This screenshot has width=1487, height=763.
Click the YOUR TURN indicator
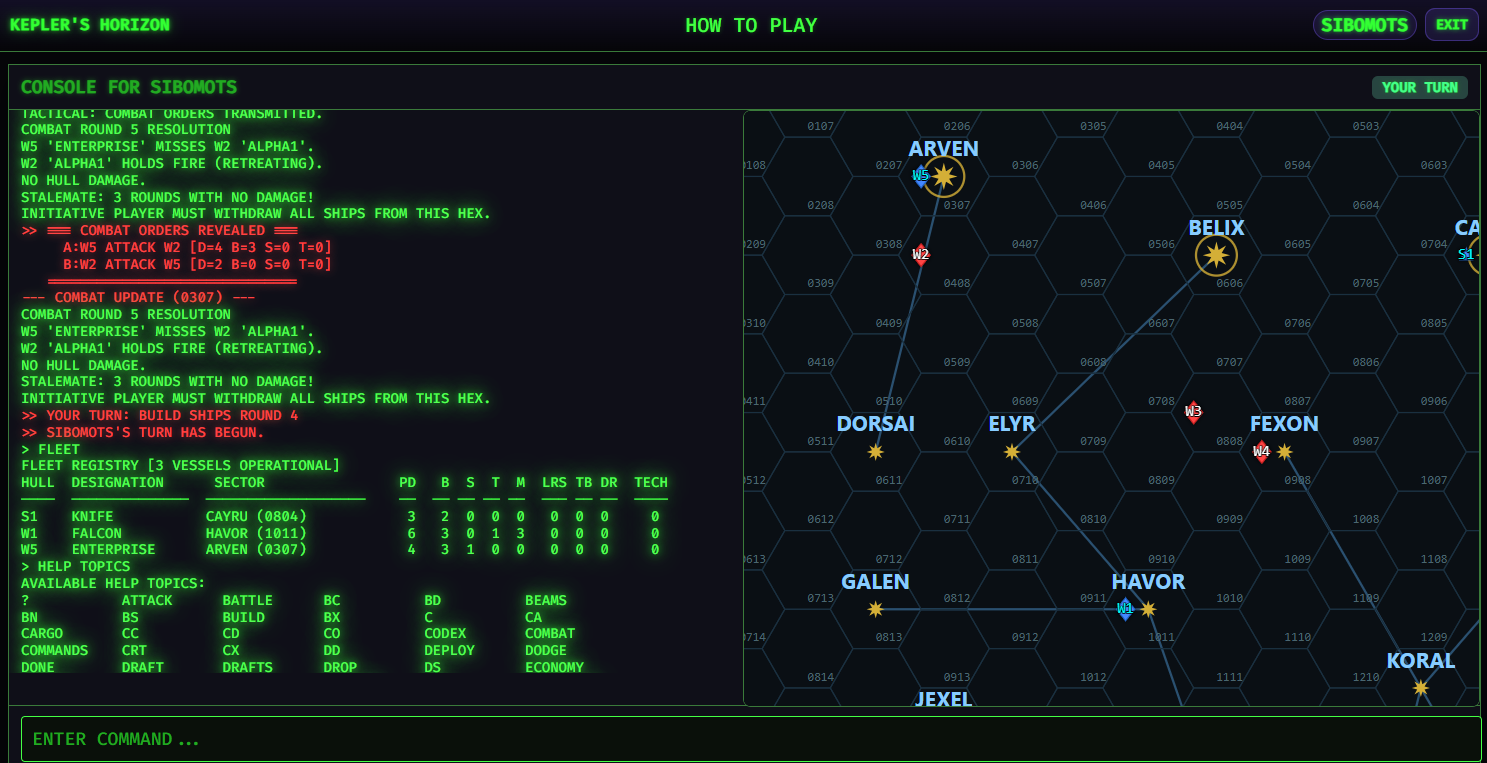(x=1420, y=87)
